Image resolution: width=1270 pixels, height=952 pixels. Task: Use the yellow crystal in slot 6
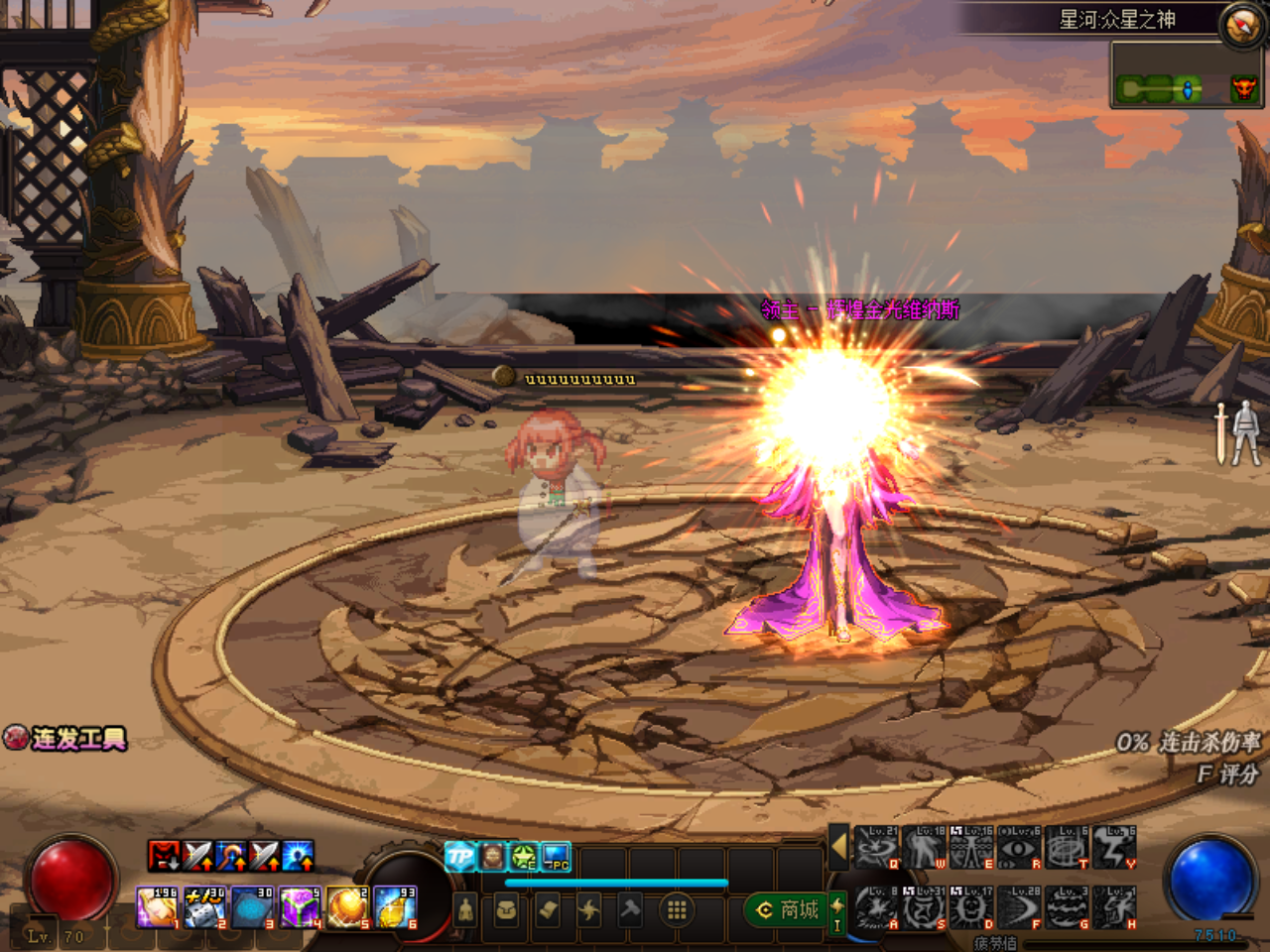pos(396,907)
